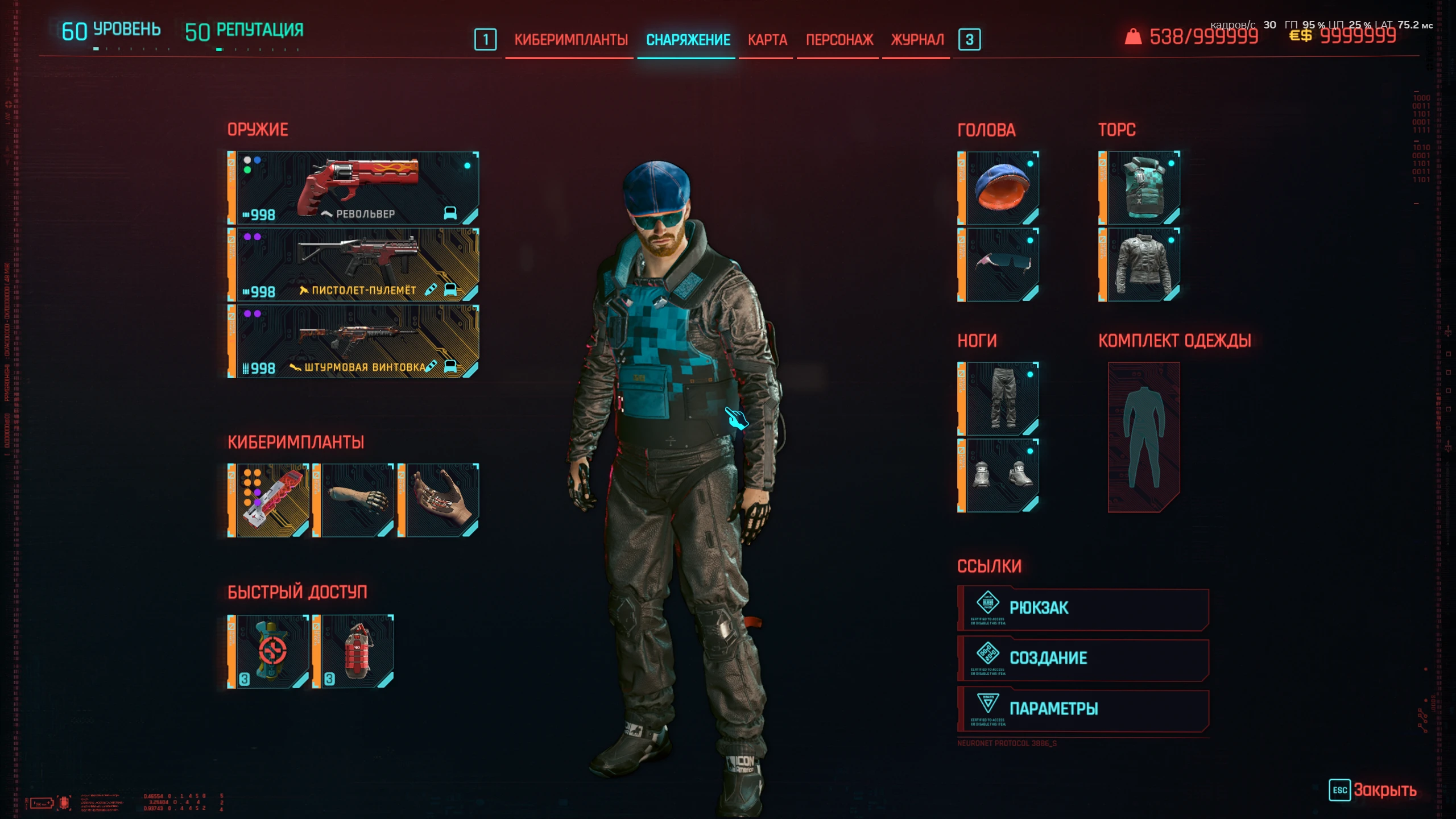Select the shoes slot
This screenshot has height=819, width=1456.
coord(999,477)
